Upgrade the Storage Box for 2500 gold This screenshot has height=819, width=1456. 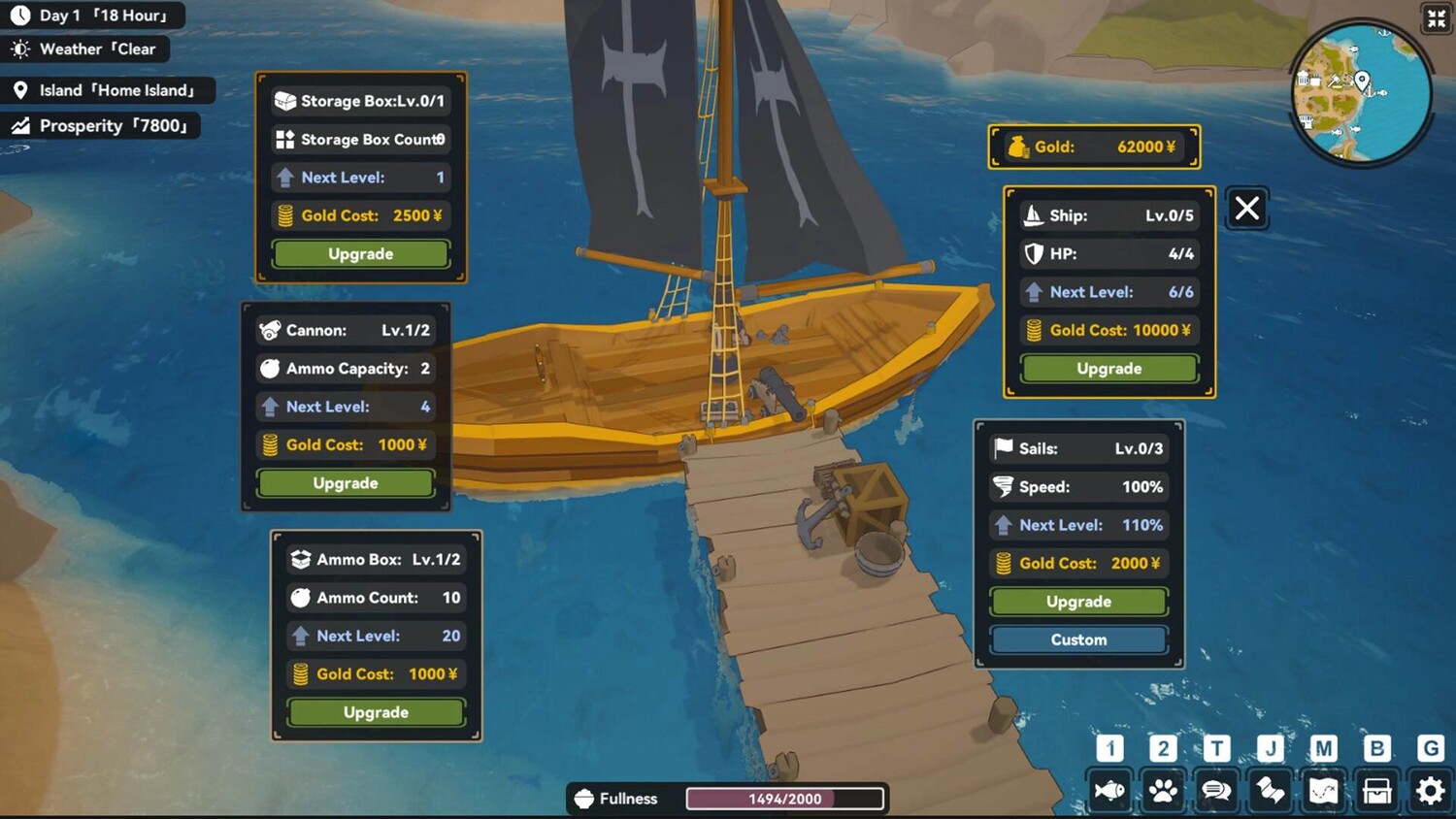(360, 254)
